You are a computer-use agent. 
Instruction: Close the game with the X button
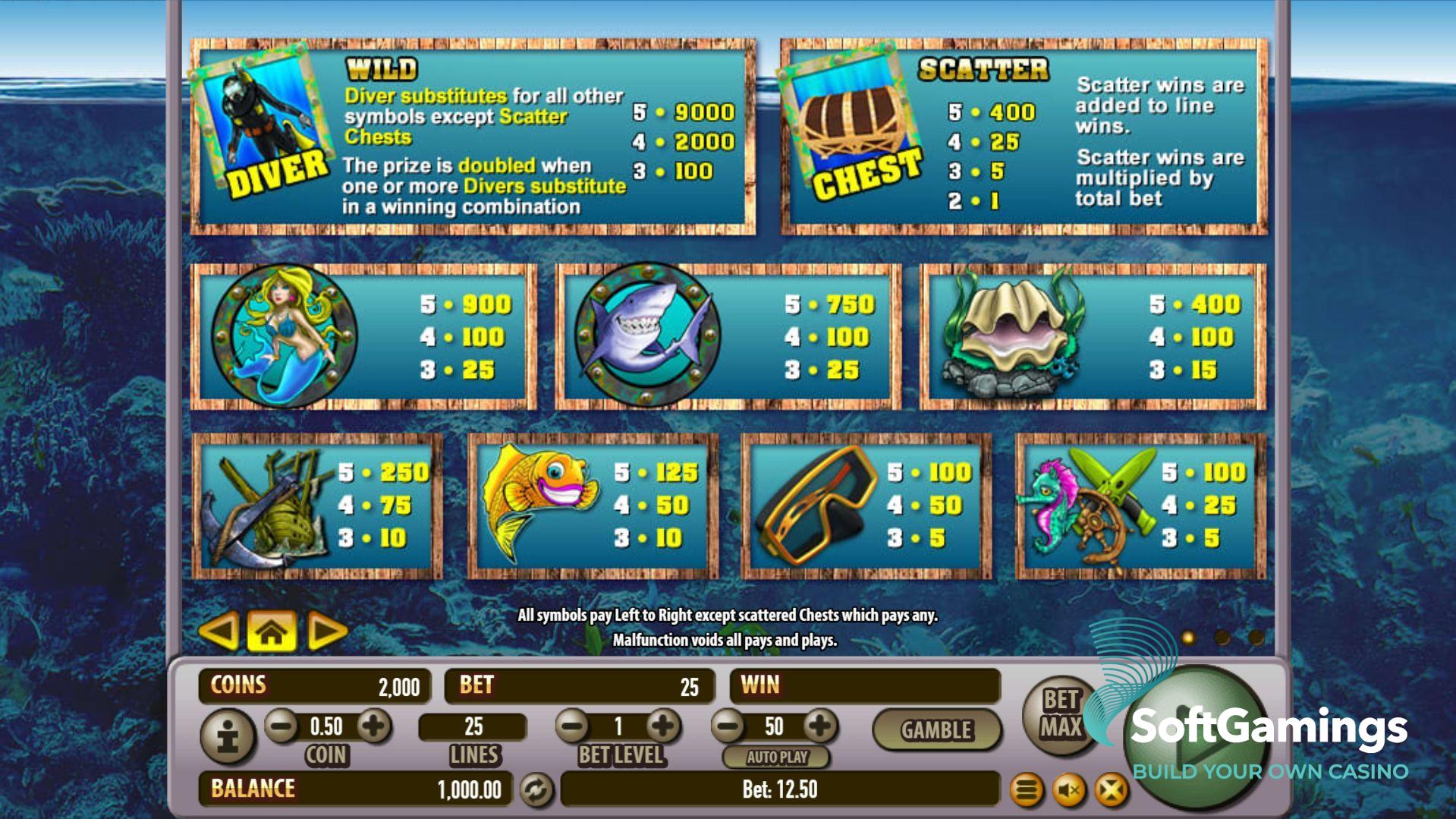pyautogui.click(x=1112, y=791)
